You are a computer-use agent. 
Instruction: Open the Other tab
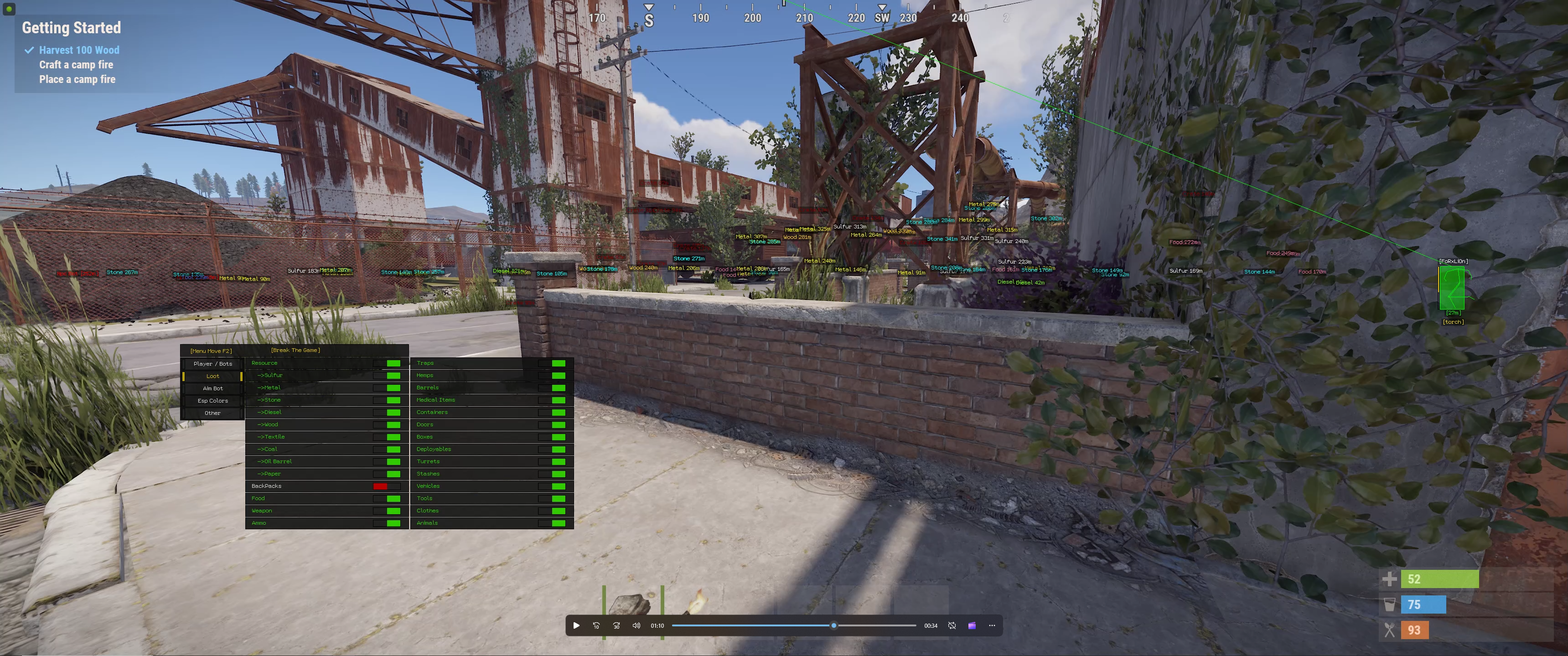pyautogui.click(x=212, y=413)
